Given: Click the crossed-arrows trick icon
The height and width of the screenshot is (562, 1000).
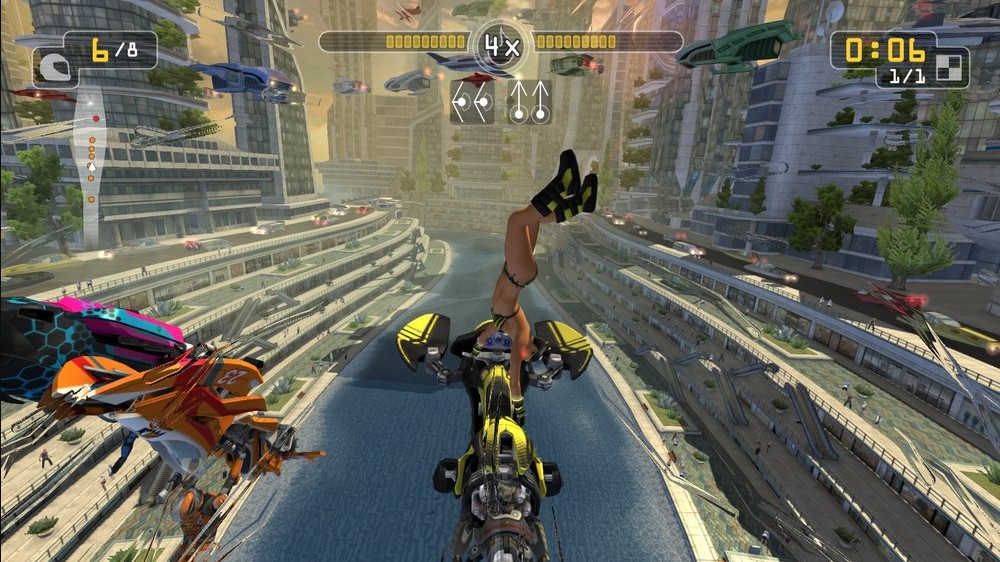Looking at the screenshot, I should pyautogui.click(x=472, y=102).
